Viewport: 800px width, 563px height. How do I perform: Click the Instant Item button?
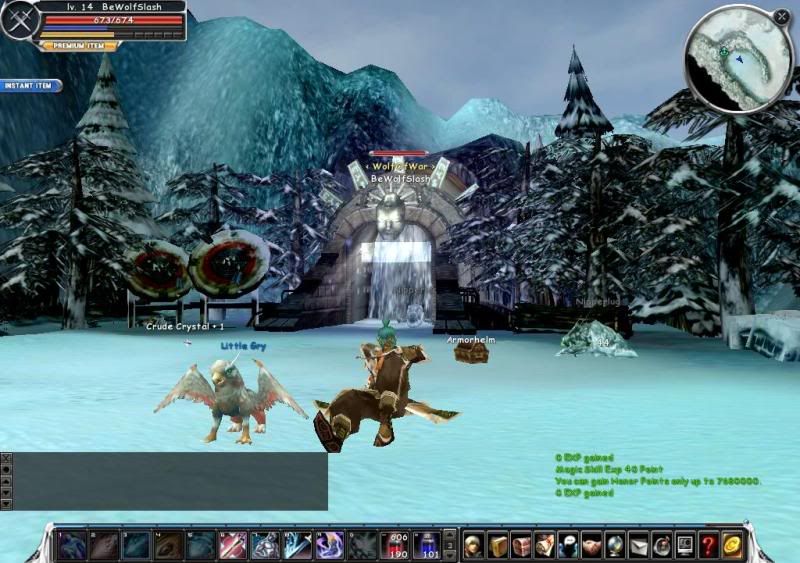30,85
